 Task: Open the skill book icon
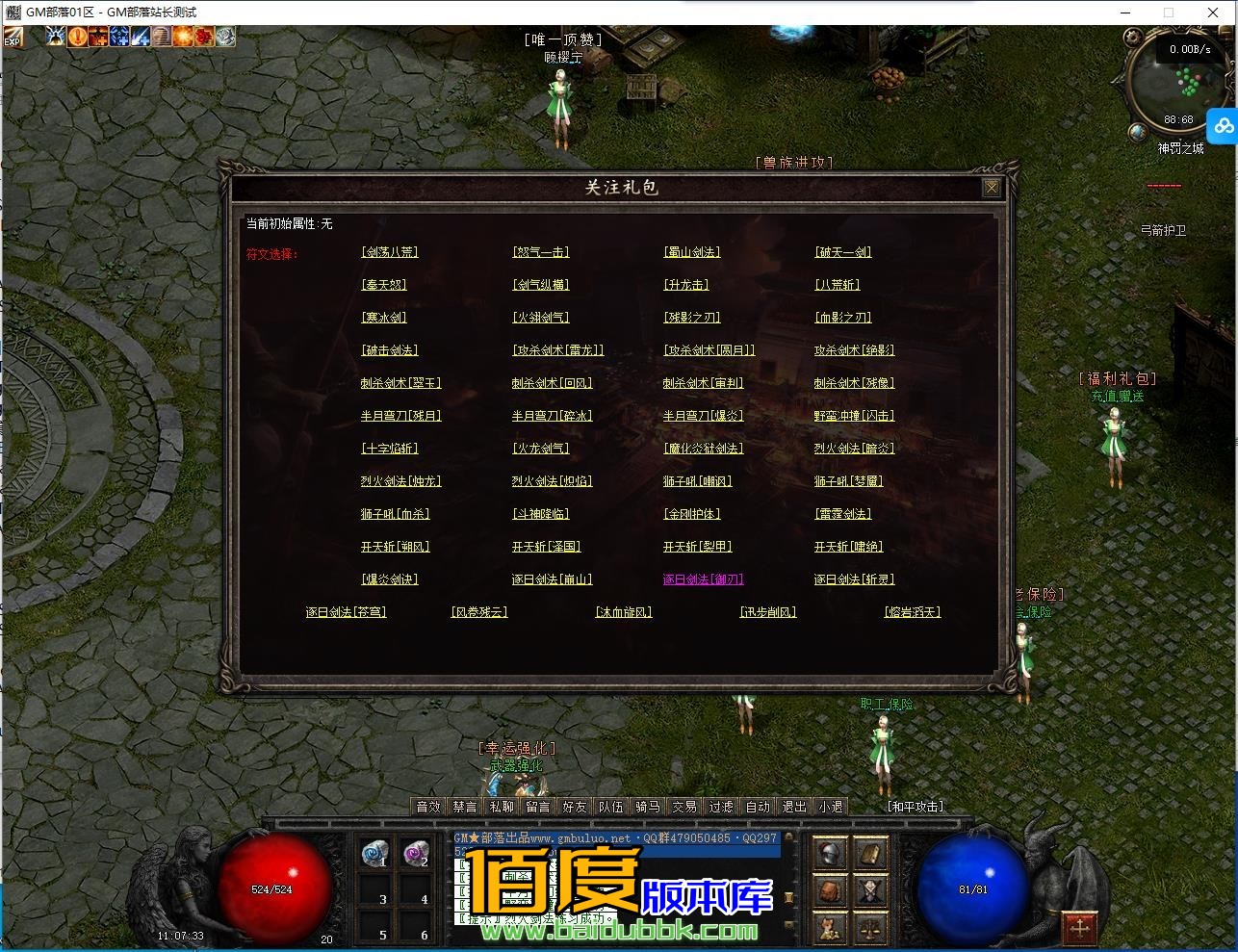(x=869, y=856)
